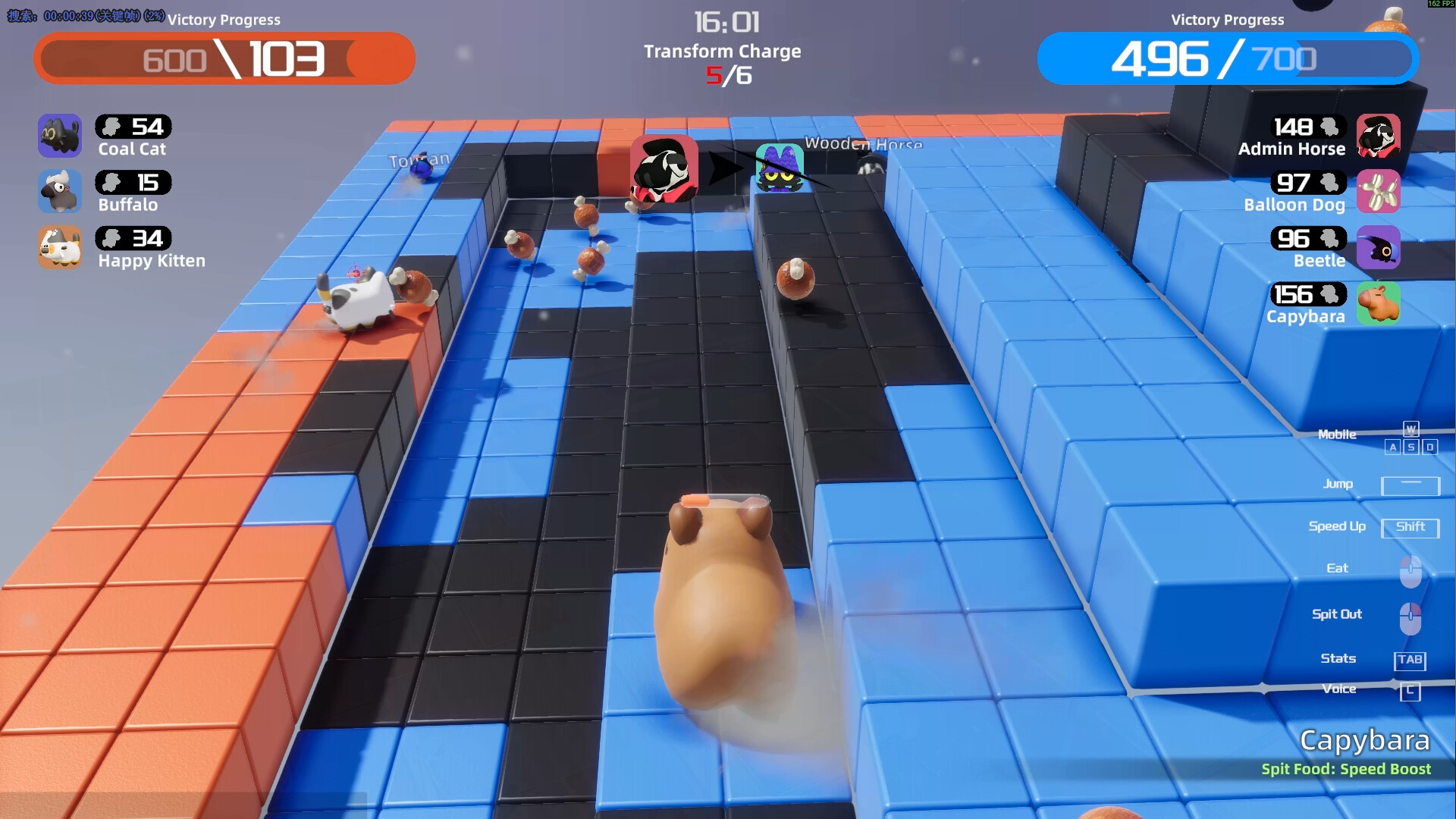This screenshot has height=819, width=1456.
Task: Select the Admin Horse scoreboard portrait
Action: 1378,136
